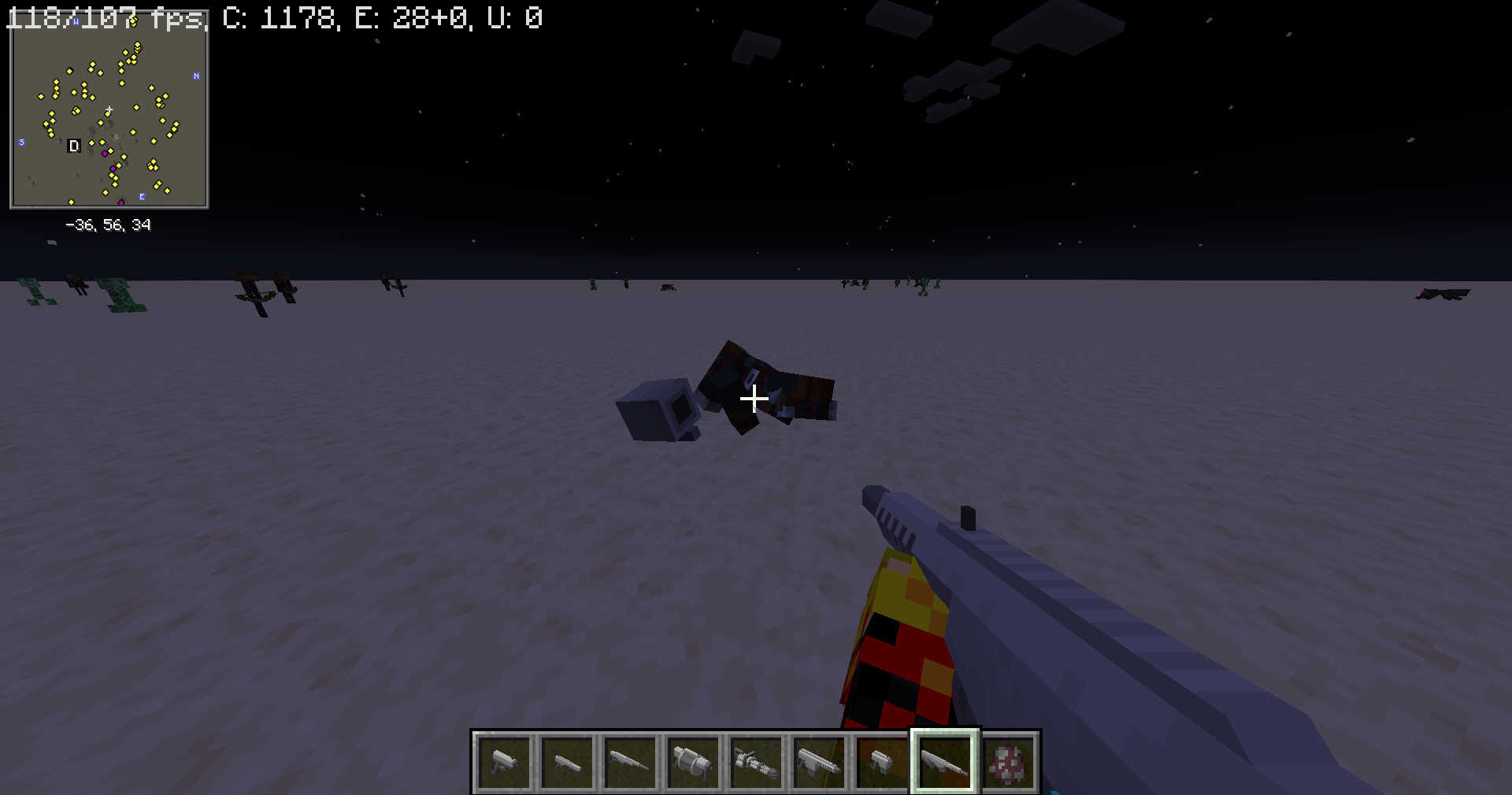Click the "N" compass indicator on the minimap
The image size is (1512, 795).
coord(196,76)
